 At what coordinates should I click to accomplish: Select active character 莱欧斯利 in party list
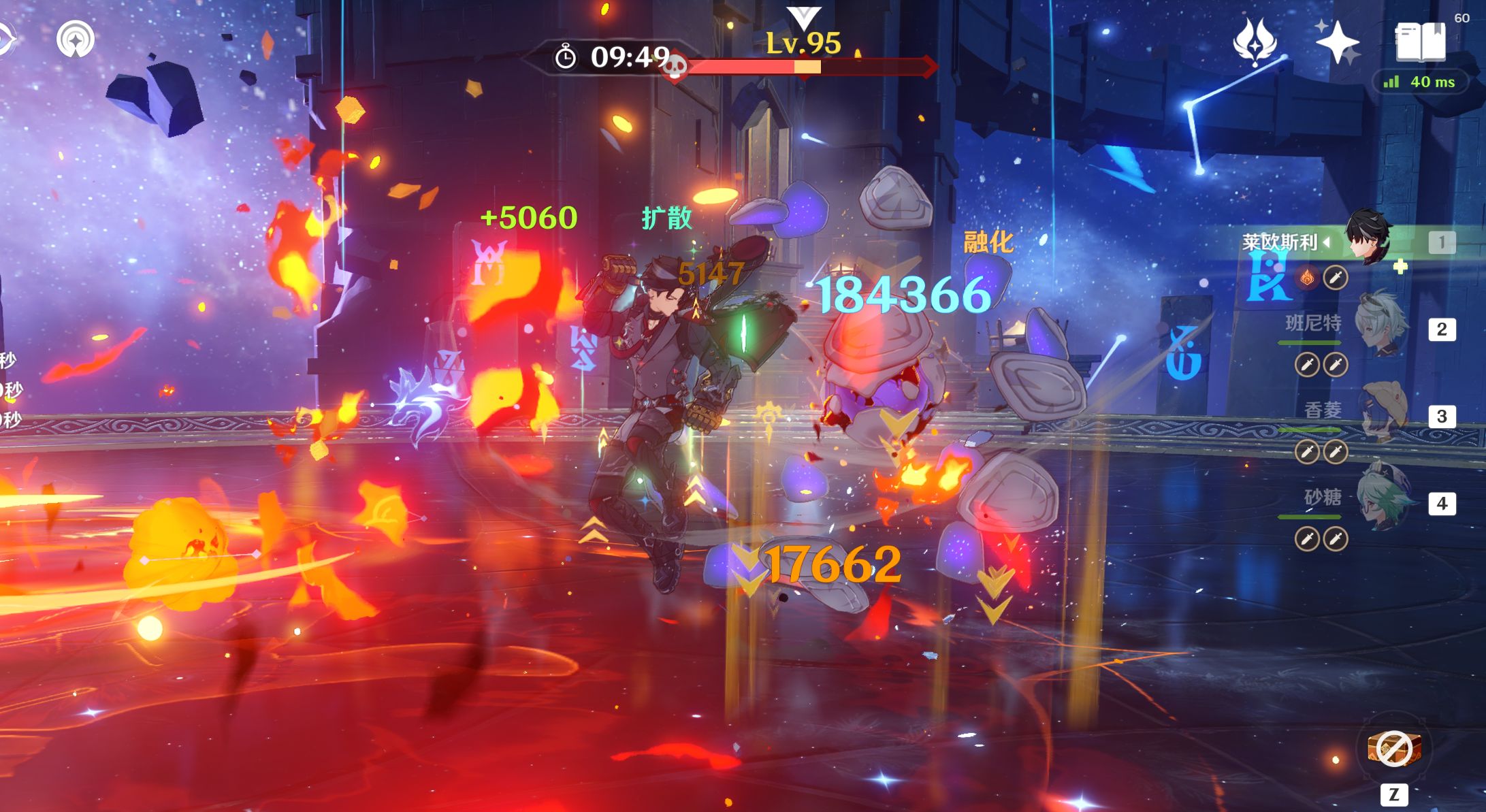click(x=1368, y=241)
